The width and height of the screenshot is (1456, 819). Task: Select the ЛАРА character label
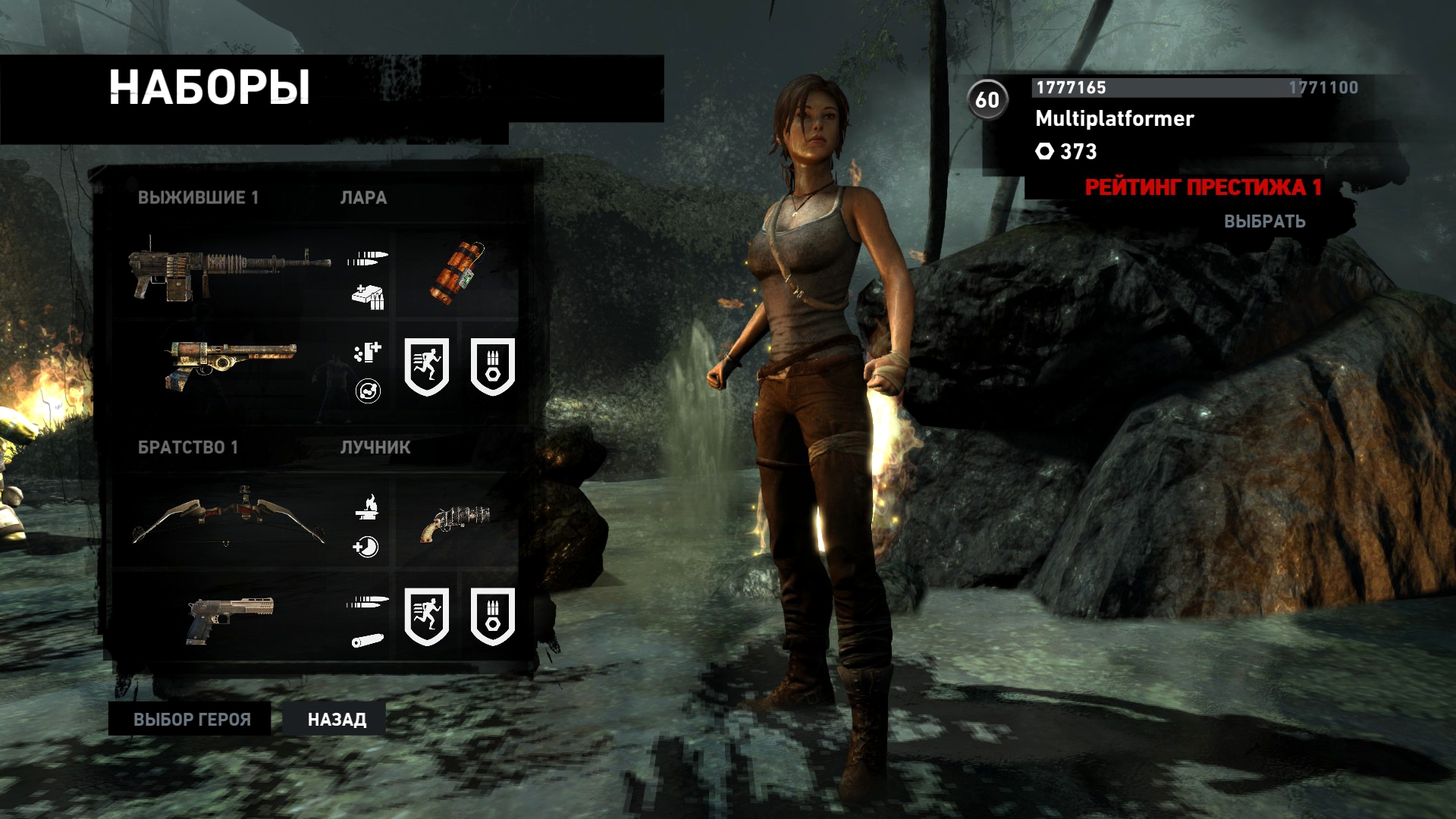[x=363, y=198]
